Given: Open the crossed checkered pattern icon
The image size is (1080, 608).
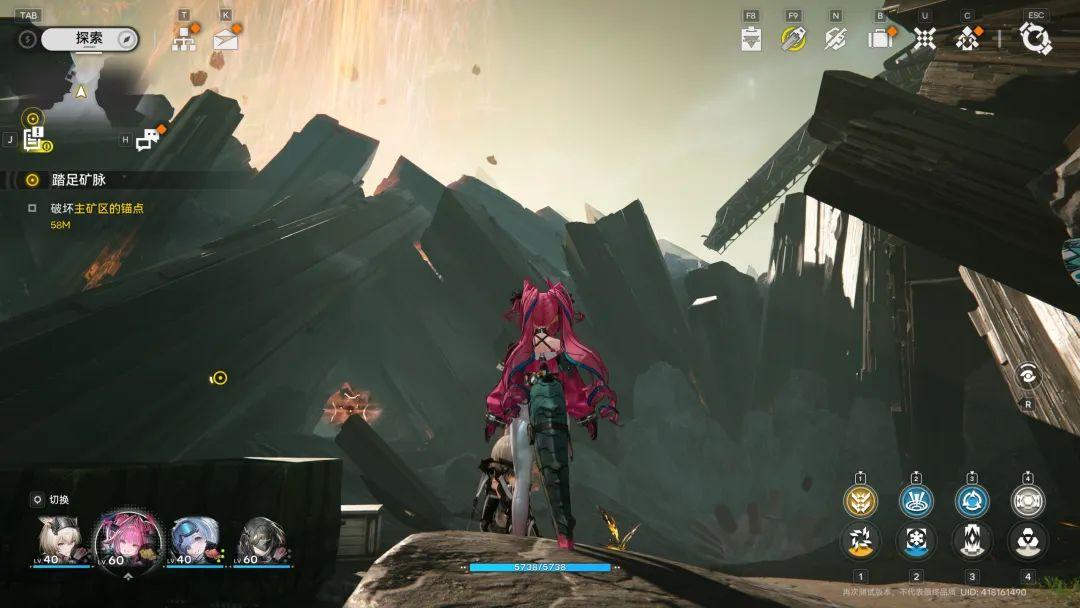Looking at the screenshot, I should pyautogui.click(x=925, y=39).
